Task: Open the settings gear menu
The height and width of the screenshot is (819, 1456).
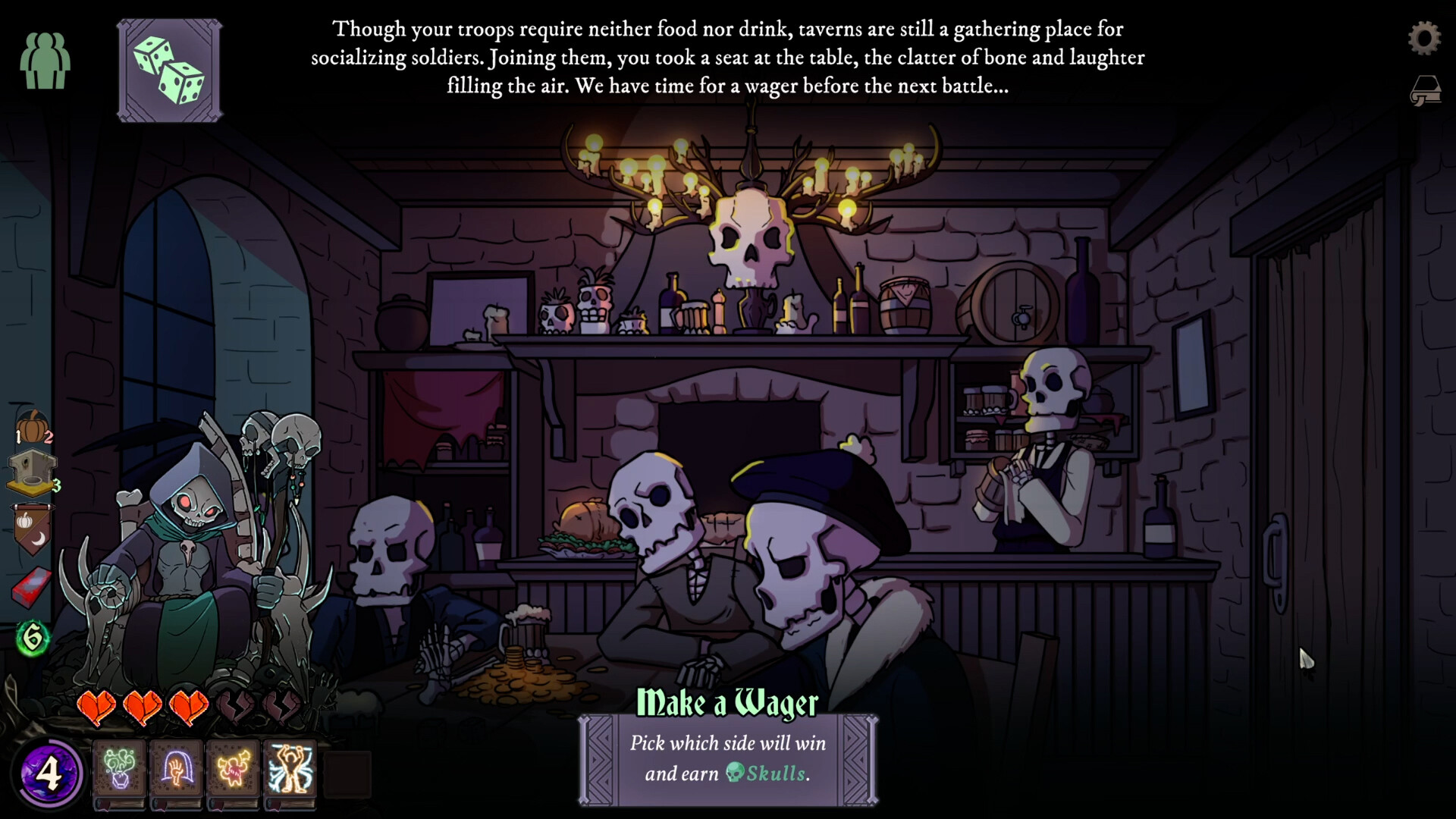Action: (x=1426, y=38)
